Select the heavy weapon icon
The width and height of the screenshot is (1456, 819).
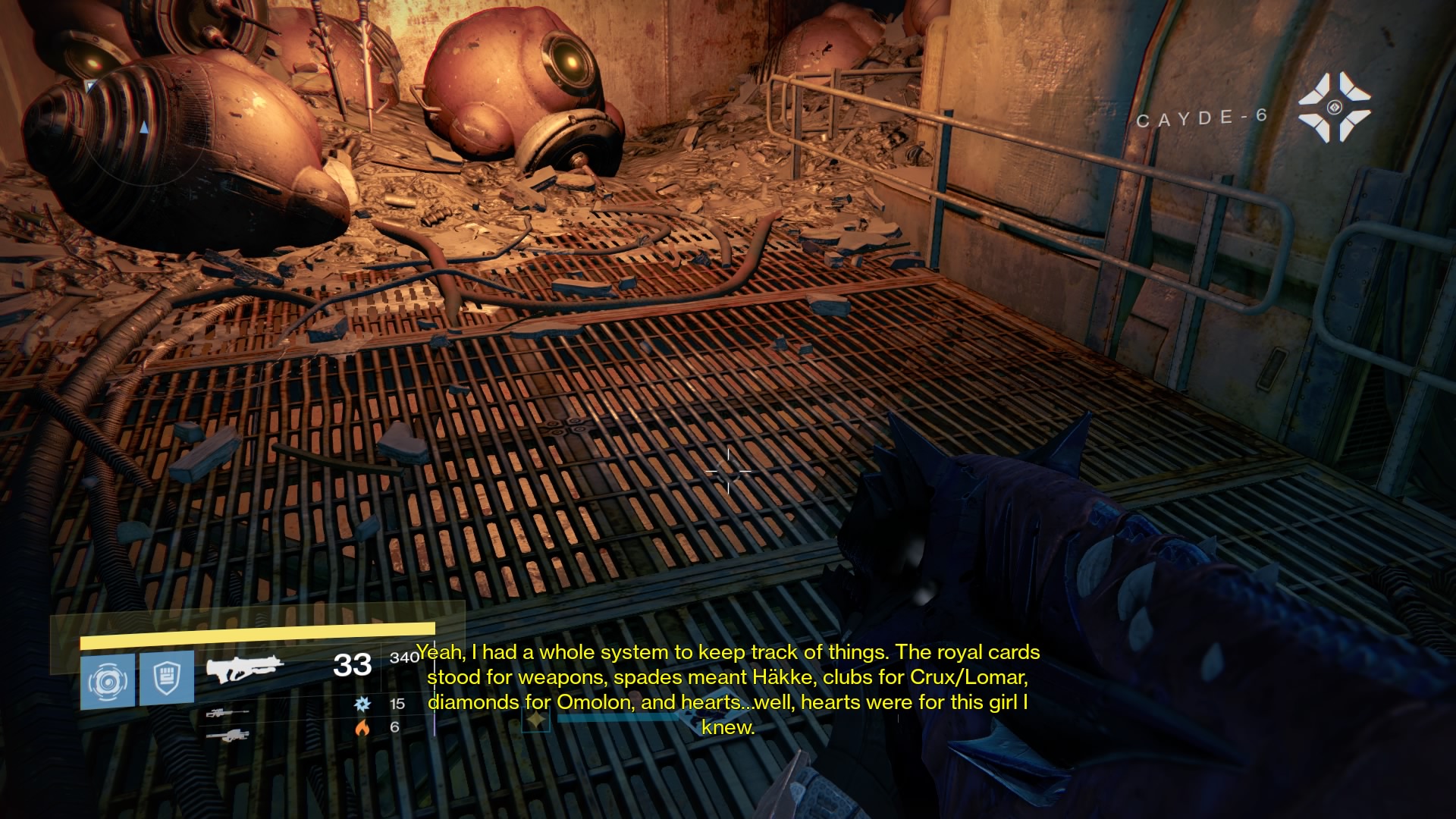pyautogui.click(x=227, y=735)
